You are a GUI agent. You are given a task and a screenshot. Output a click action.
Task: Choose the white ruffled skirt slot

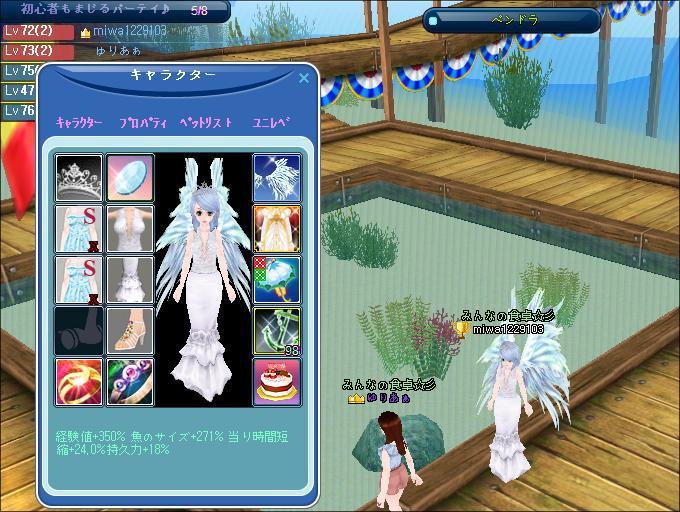pyautogui.click(x=130, y=279)
